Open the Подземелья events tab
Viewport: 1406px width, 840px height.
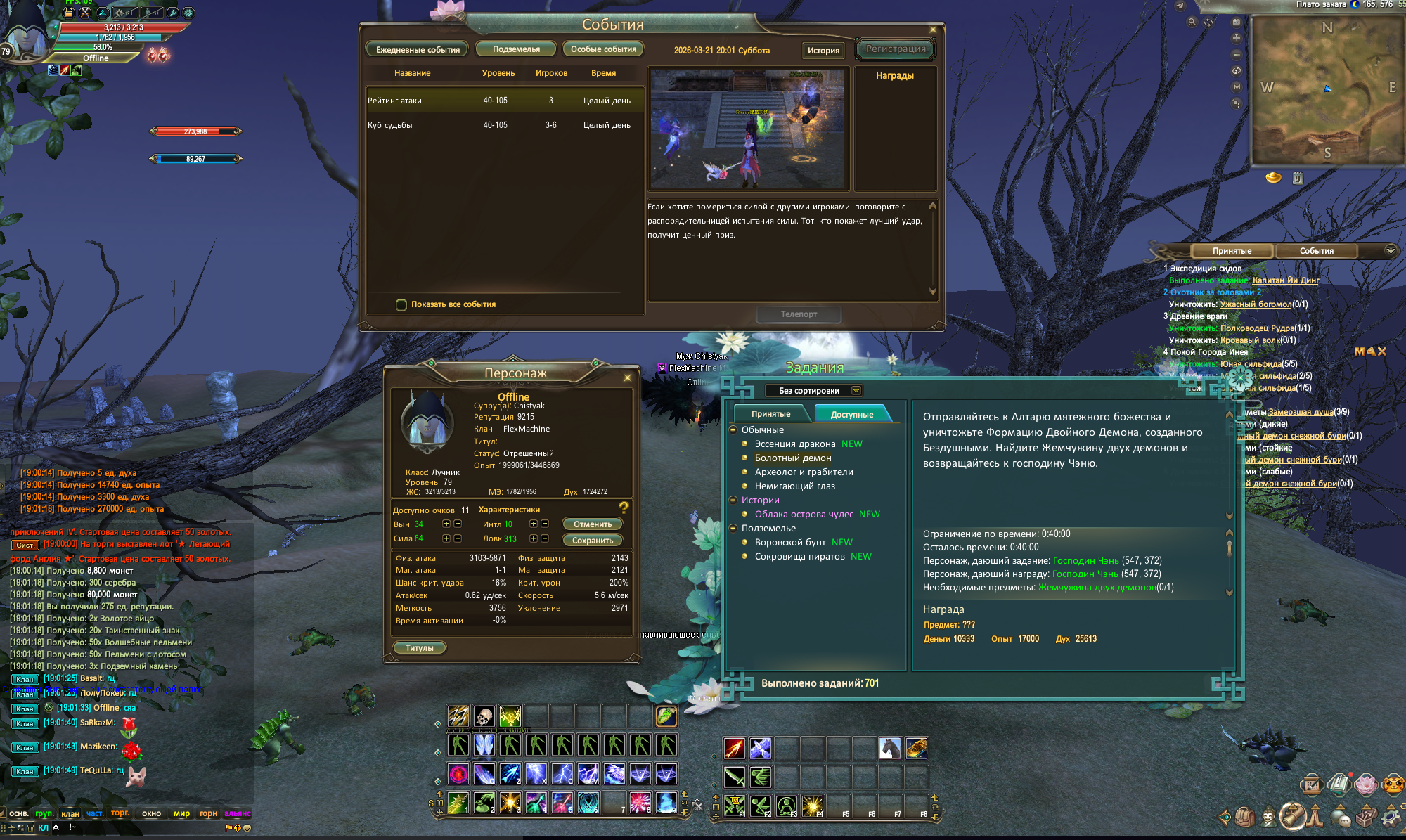coord(516,49)
